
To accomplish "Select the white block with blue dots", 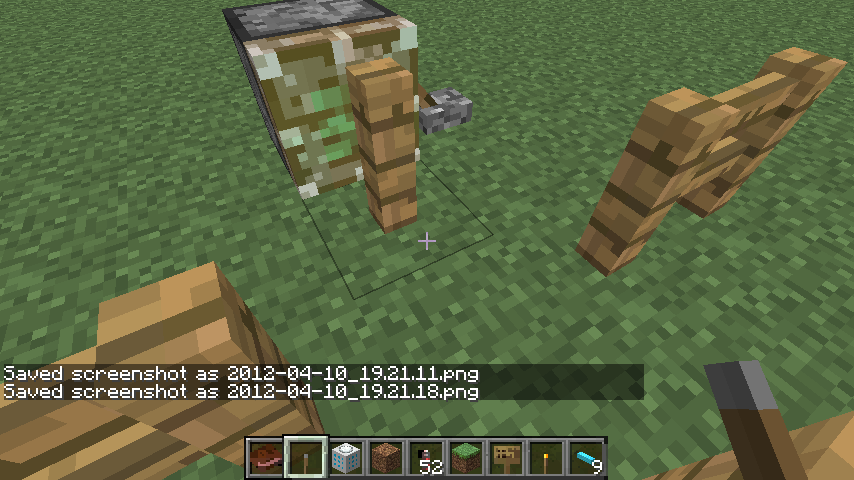I will pos(346,459).
